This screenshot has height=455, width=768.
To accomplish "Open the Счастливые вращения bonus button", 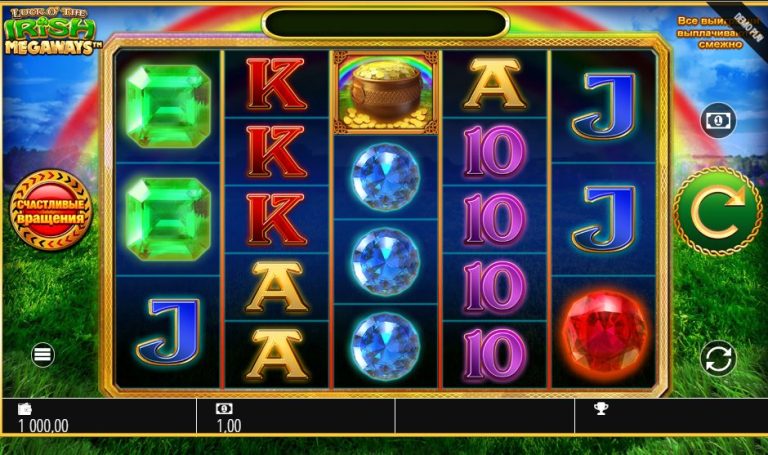I will [x=49, y=211].
